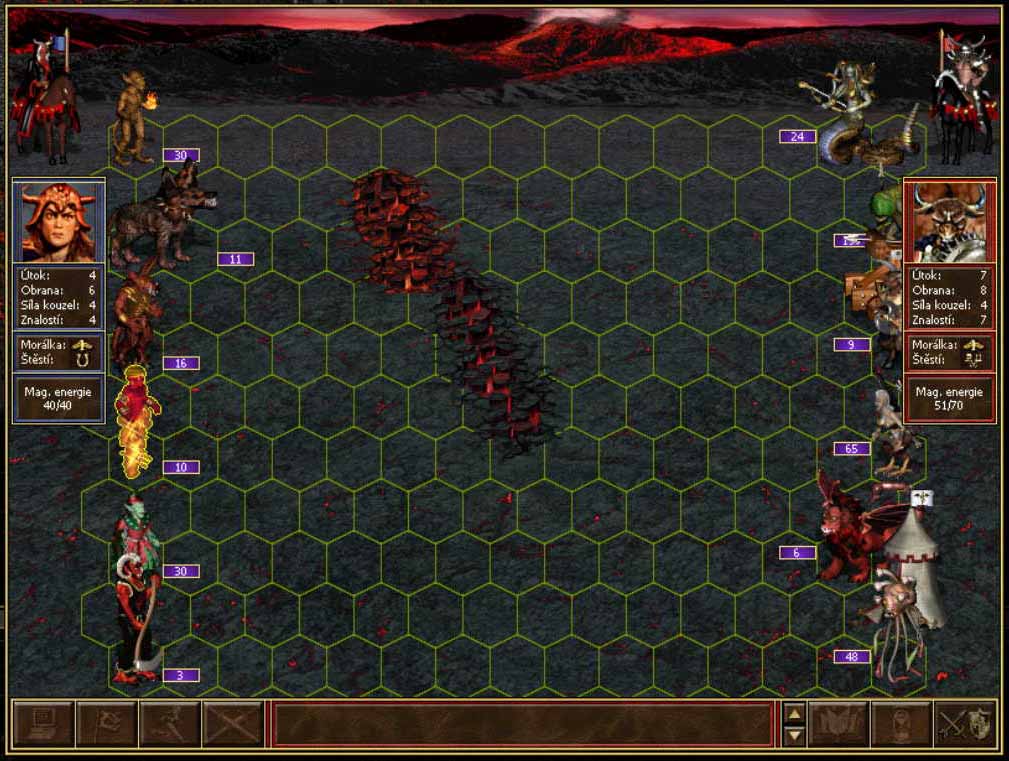The image size is (1009, 761).
Task: Surrender the battle with the flag button
Action: [x=106, y=723]
